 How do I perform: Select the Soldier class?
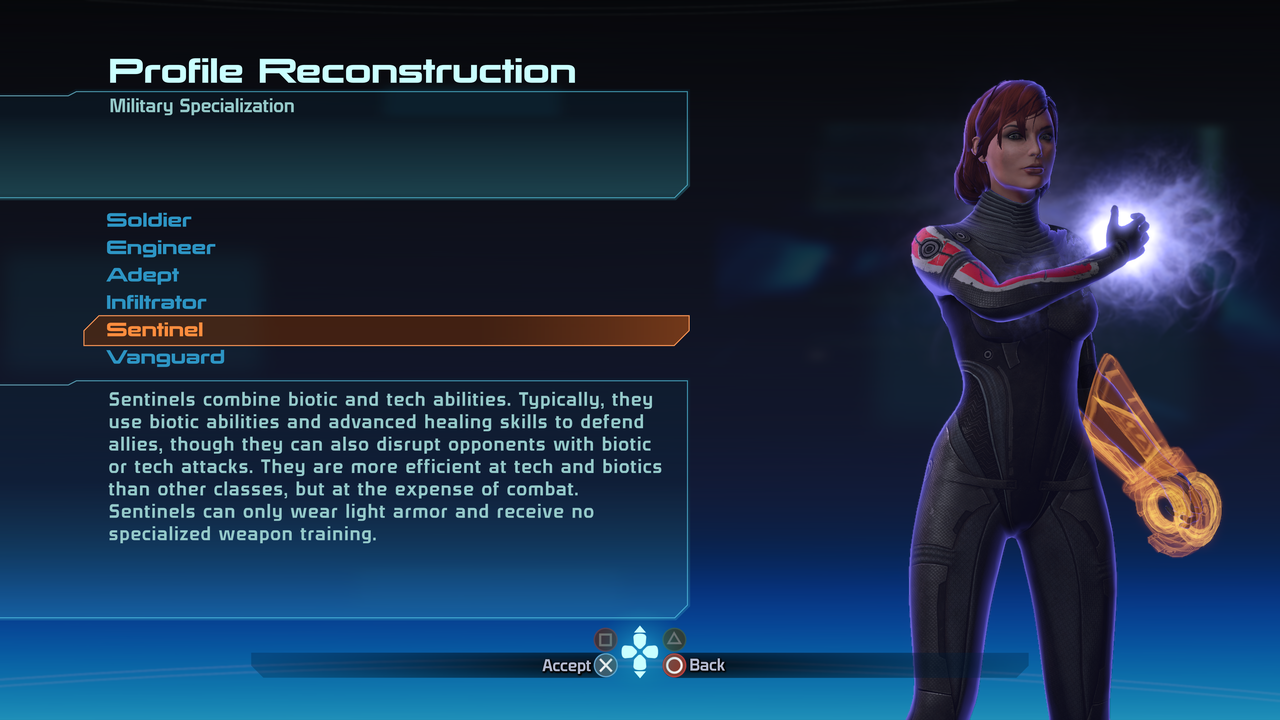coord(149,220)
